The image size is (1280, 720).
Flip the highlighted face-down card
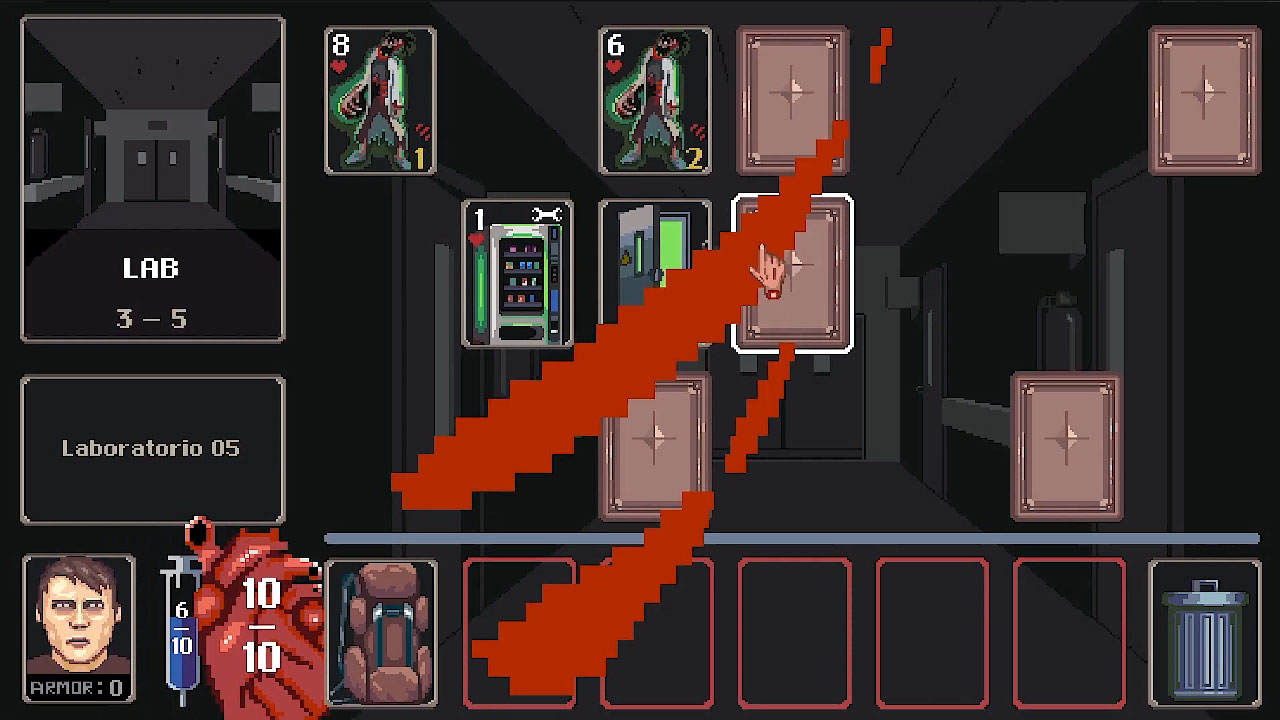pyautogui.click(x=793, y=272)
